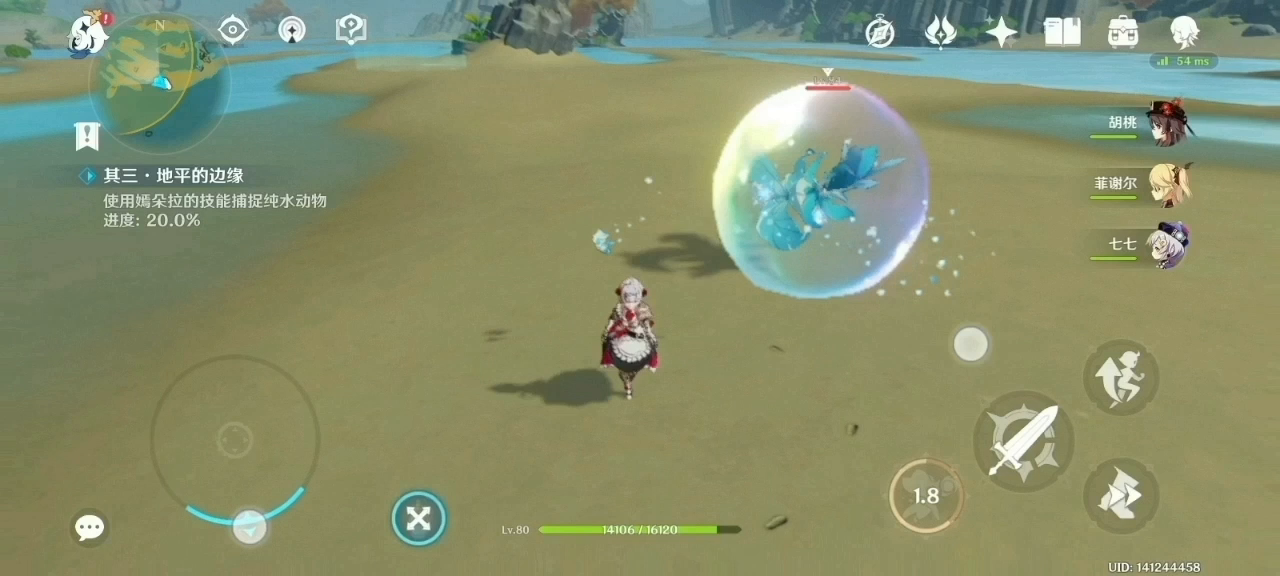Open the events compass icon

pyautogui.click(x=880, y=32)
